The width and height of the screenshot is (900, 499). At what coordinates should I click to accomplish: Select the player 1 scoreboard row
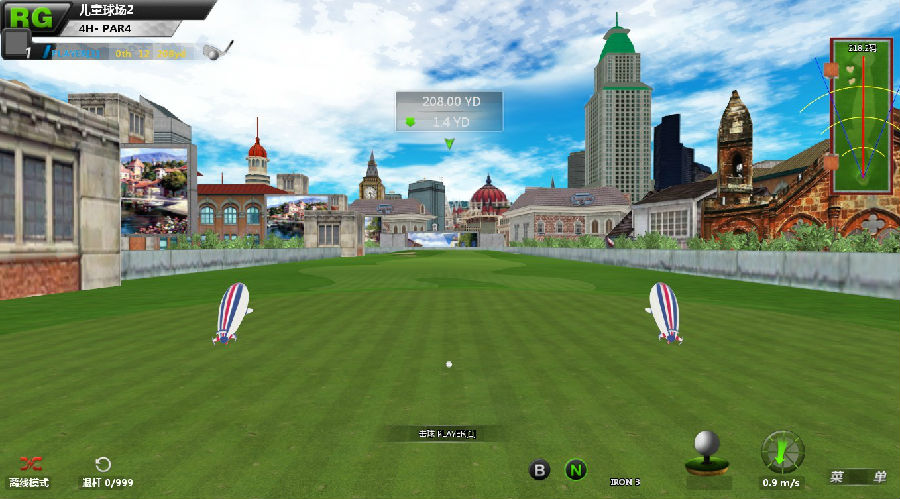coord(120,53)
